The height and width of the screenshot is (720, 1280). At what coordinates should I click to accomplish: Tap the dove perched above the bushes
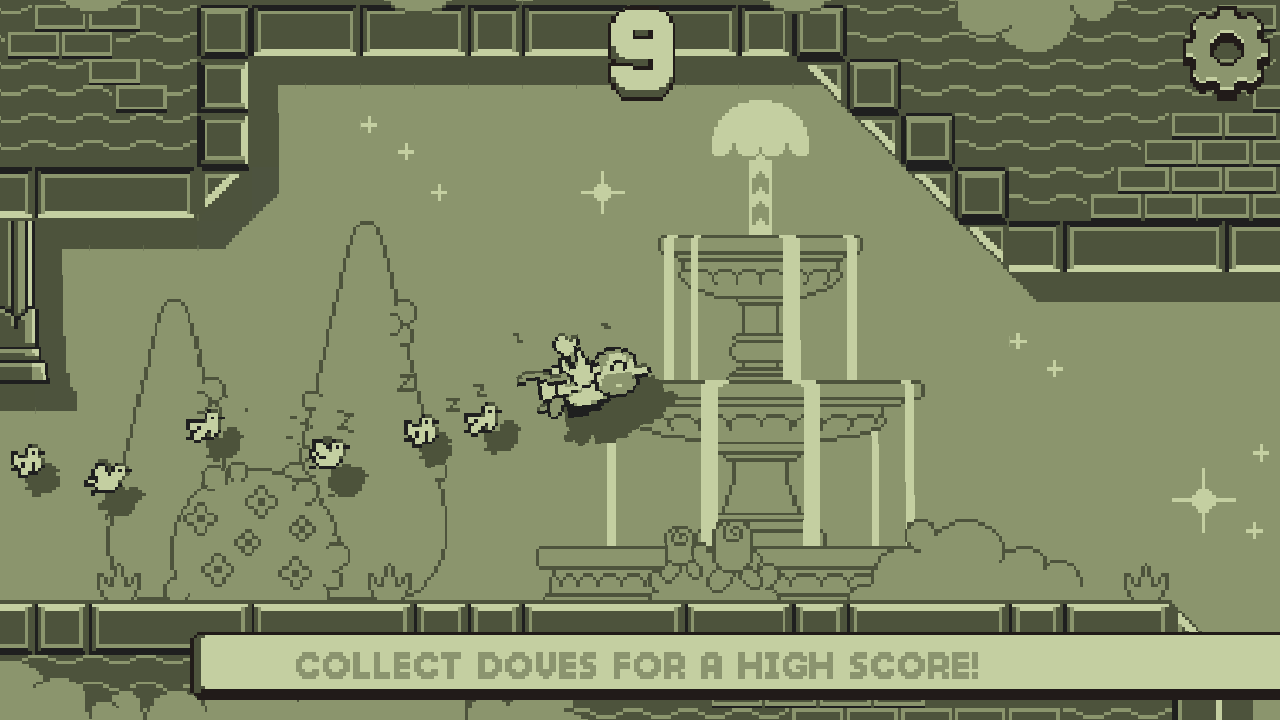(205, 425)
